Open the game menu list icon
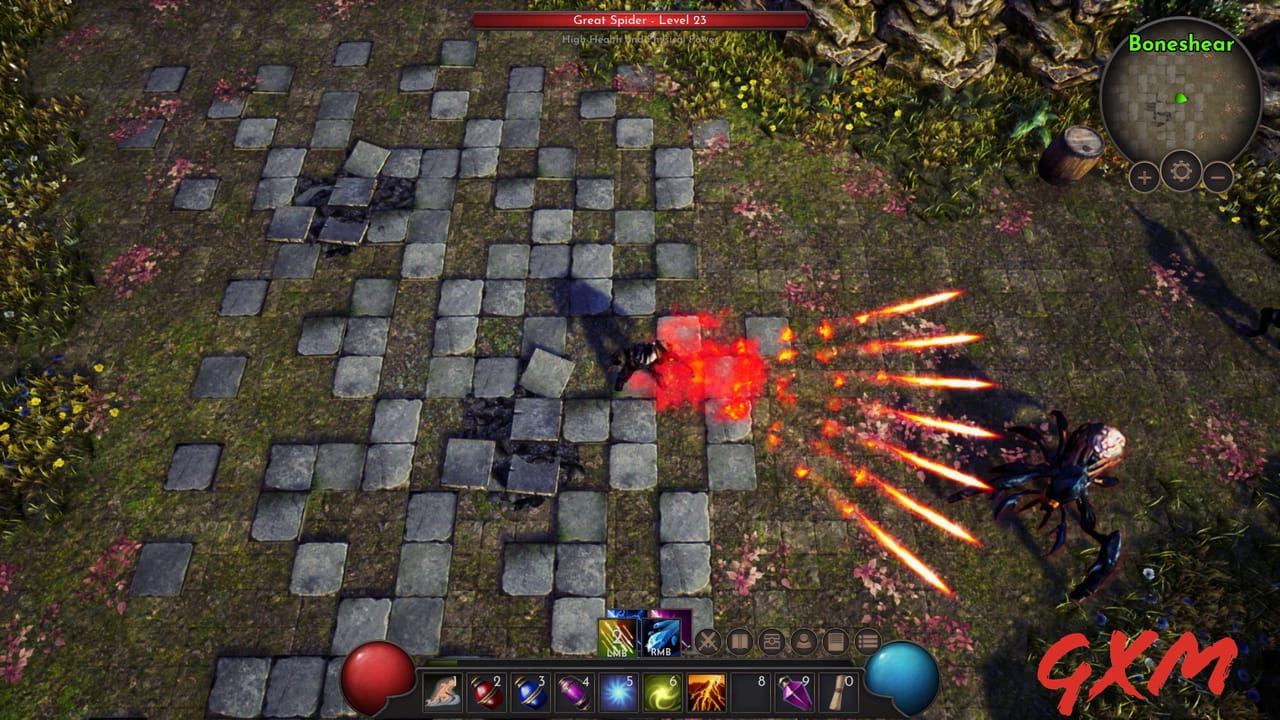 [x=866, y=642]
